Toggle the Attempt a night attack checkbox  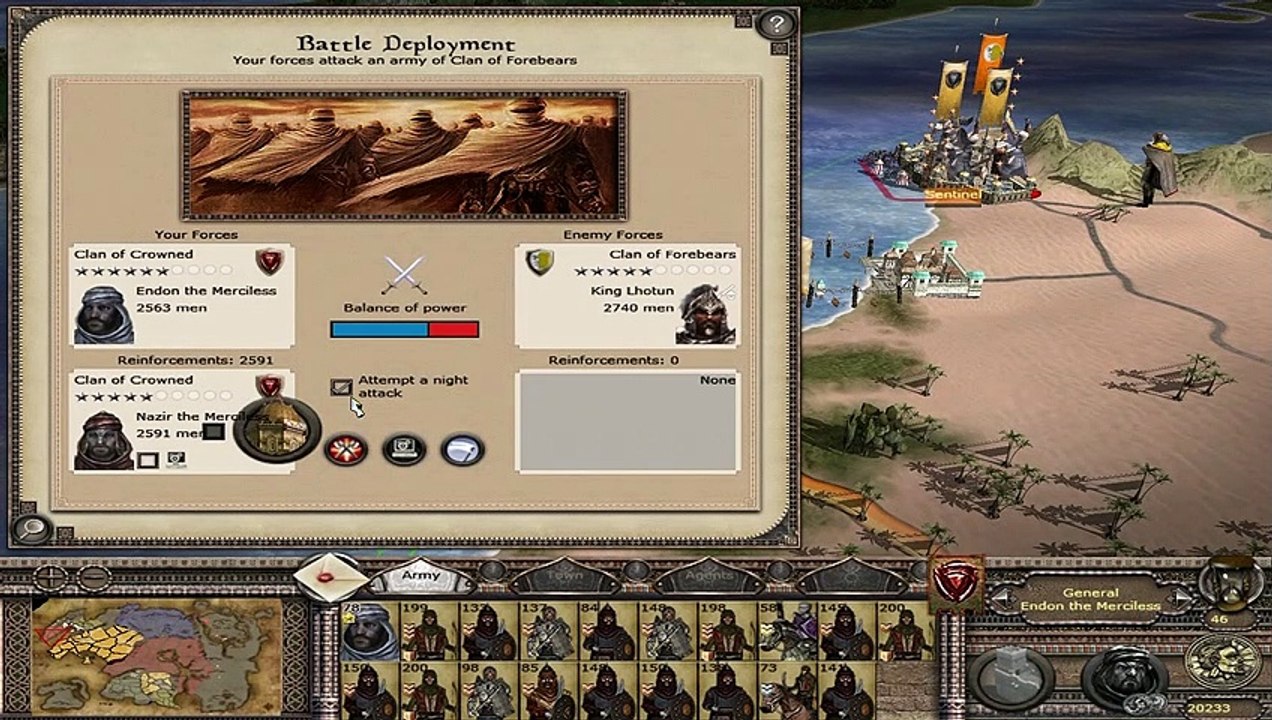pyautogui.click(x=342, y=386)
